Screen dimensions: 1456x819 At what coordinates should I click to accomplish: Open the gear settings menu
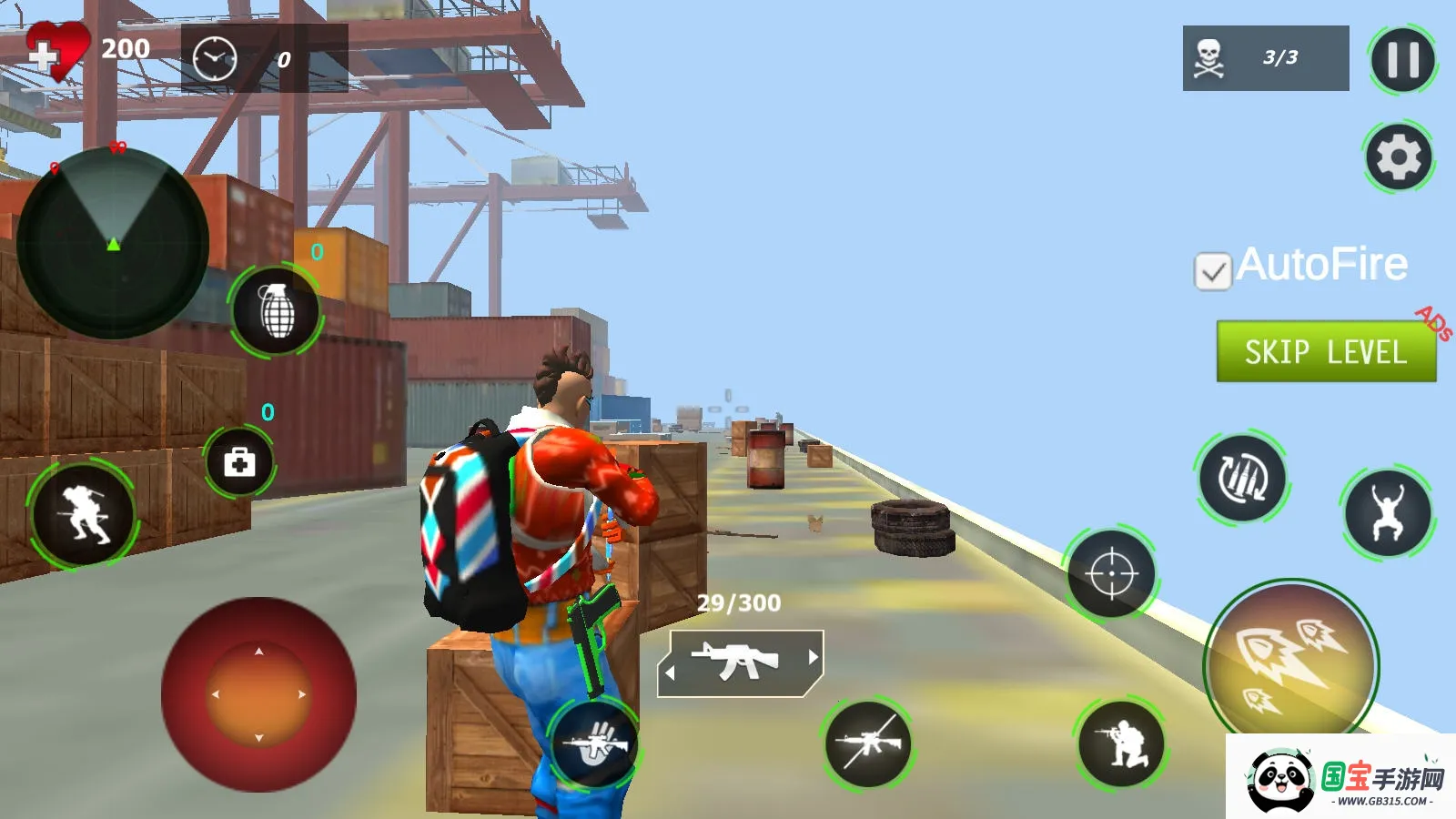click(1399, 157)
